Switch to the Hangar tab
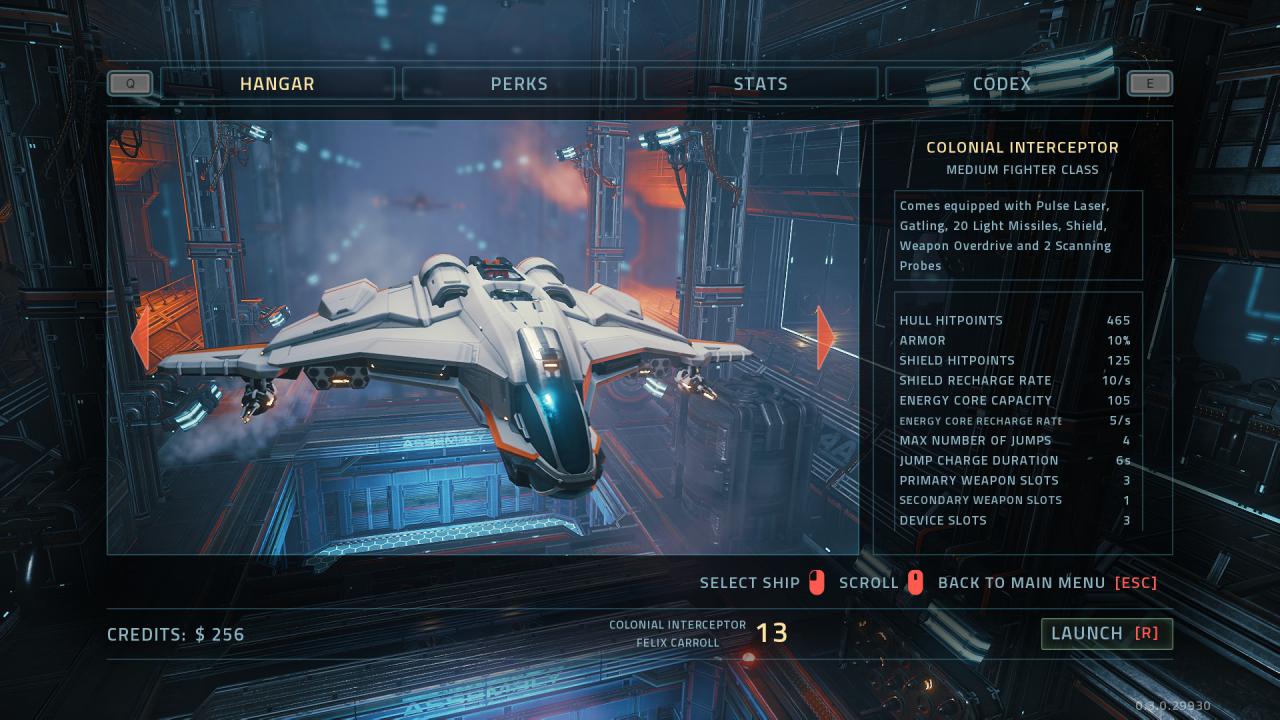The image size is (1280, 720). 277,84
